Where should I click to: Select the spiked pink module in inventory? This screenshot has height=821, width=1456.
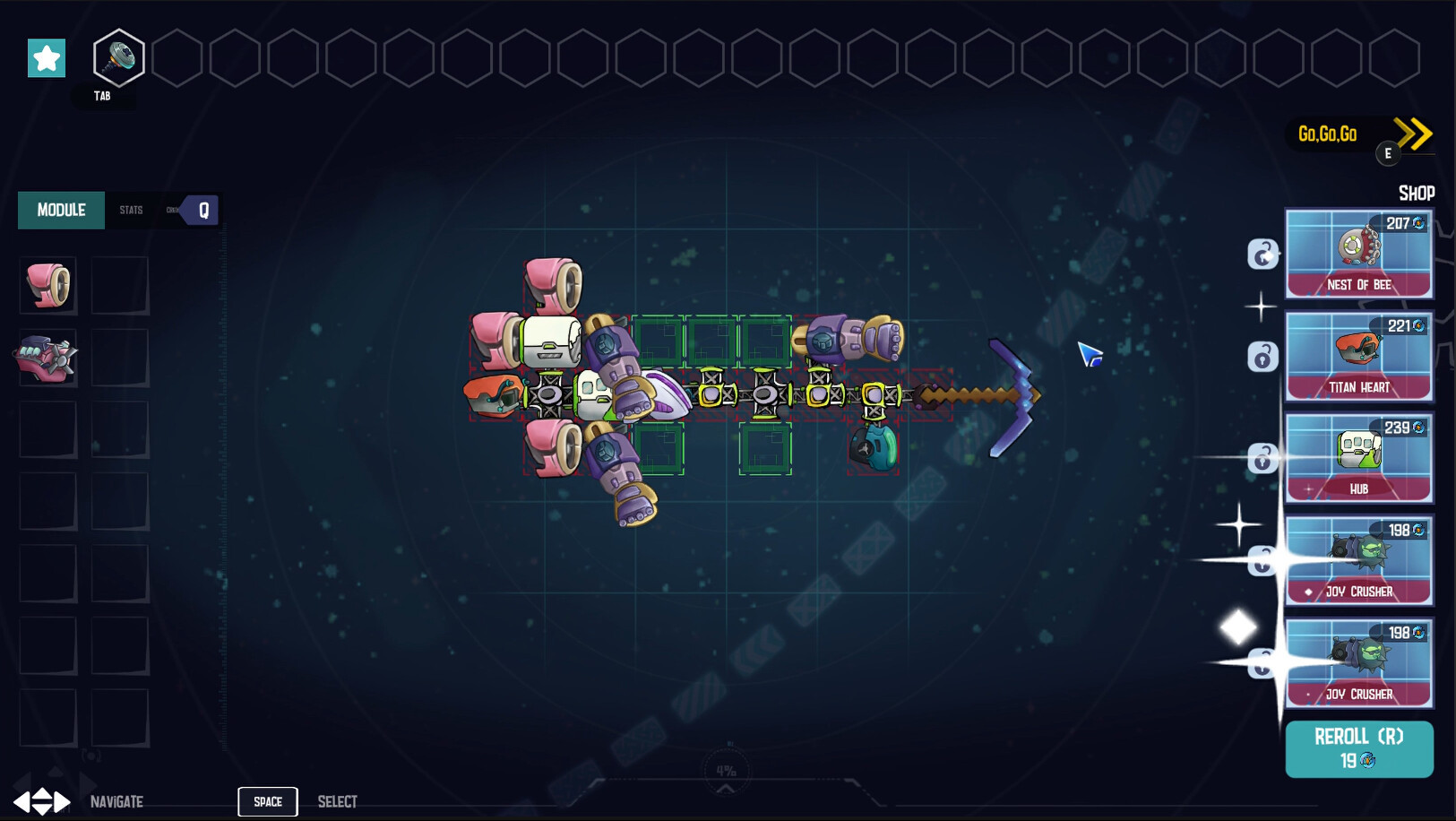point(47,358)
